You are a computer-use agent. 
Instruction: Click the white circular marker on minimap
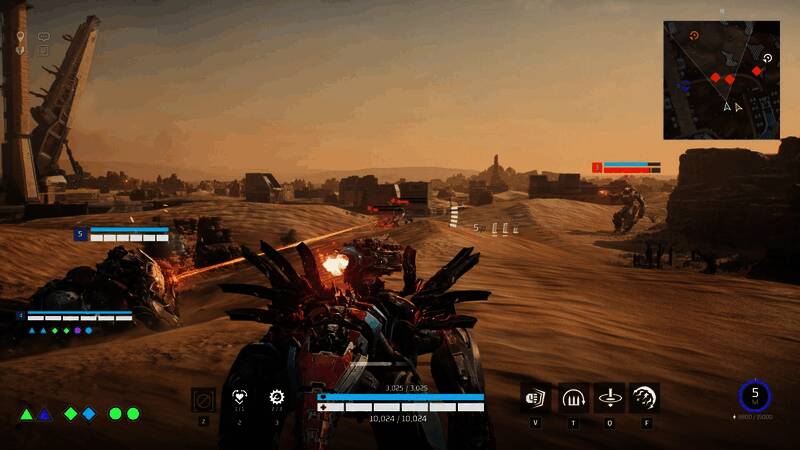coord(767,59)
